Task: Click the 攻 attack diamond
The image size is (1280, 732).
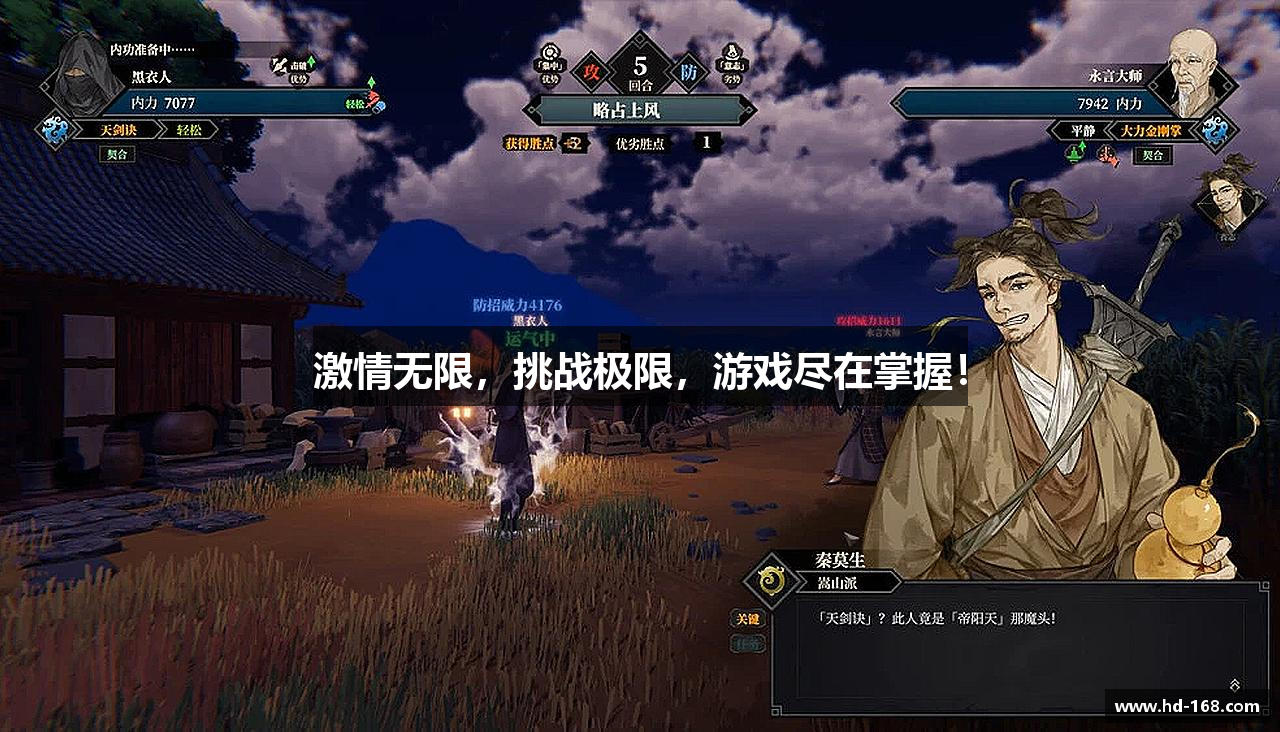Action: (591, 72)
